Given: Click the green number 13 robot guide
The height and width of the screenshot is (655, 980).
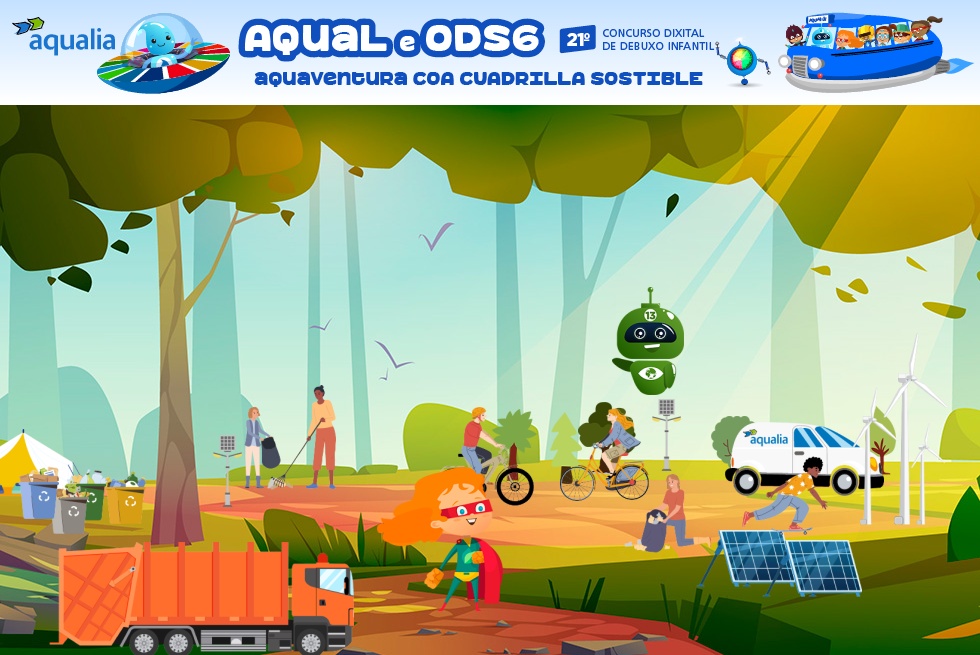Looking at the screenshot, I should click(x=649, y=345).
